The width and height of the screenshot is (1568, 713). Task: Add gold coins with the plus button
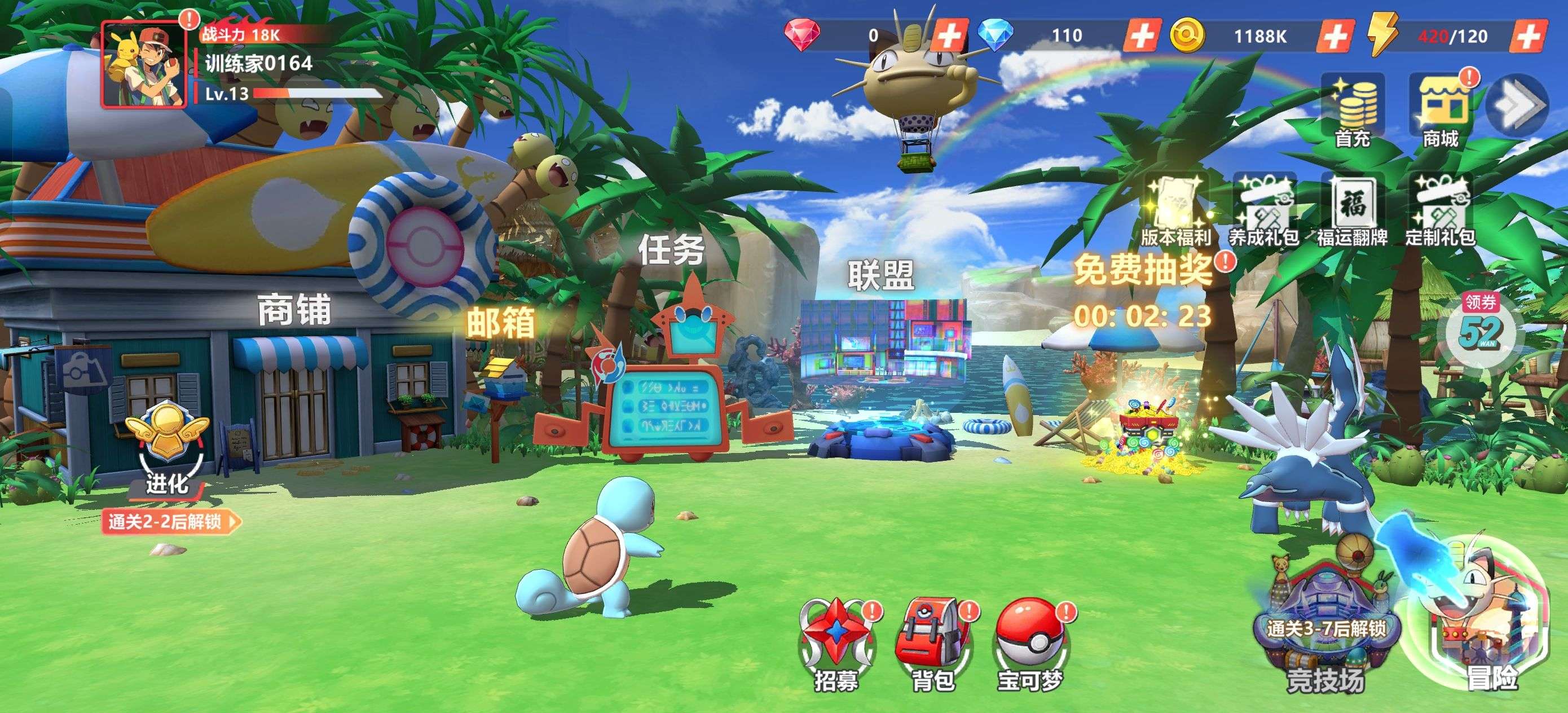1334,36
